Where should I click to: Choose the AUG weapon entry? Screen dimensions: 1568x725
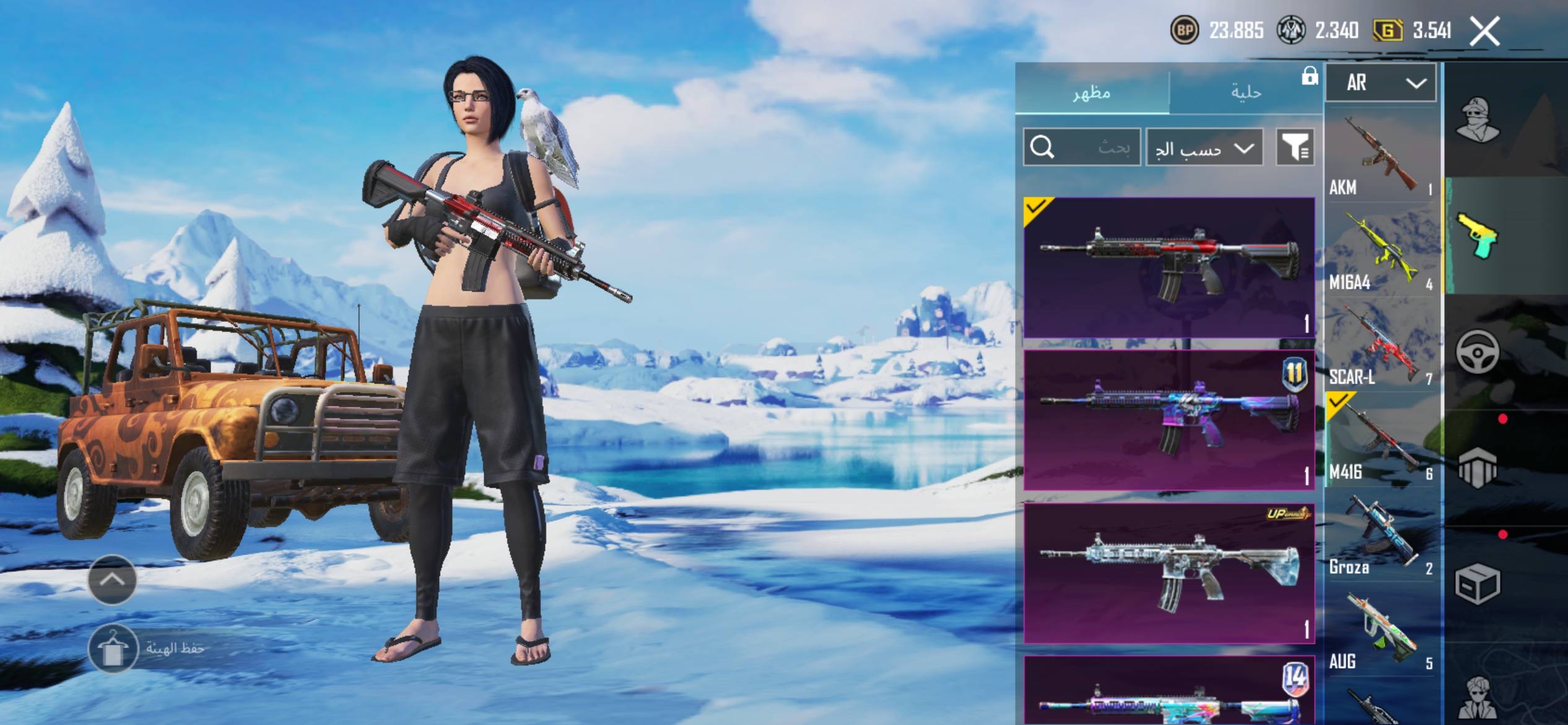(x=1381, y=630)
